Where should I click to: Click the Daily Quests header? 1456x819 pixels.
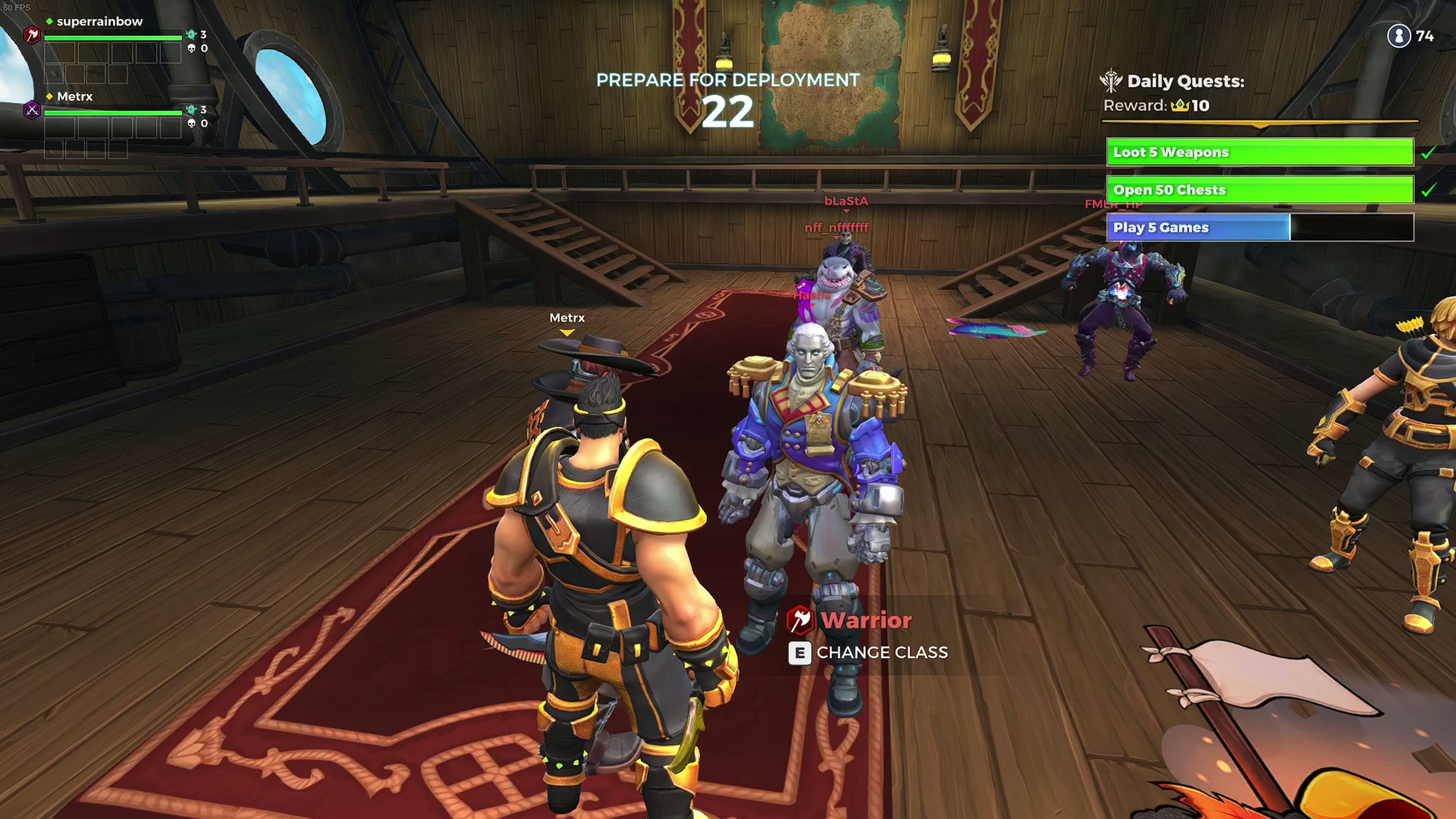[1185, 82]
